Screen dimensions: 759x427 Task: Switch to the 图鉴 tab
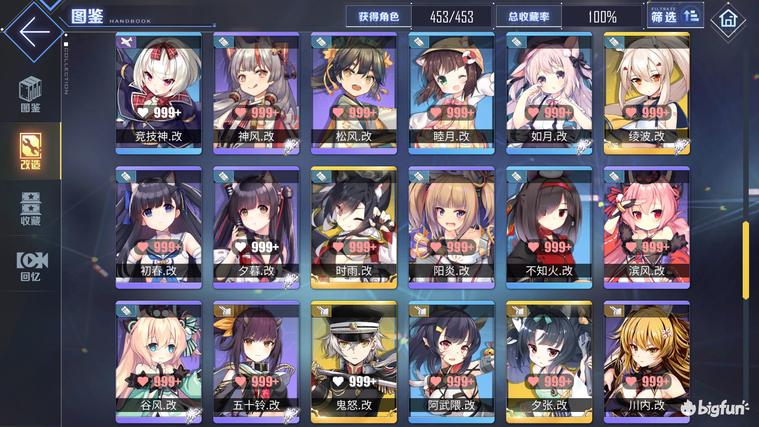pos(30,95)
